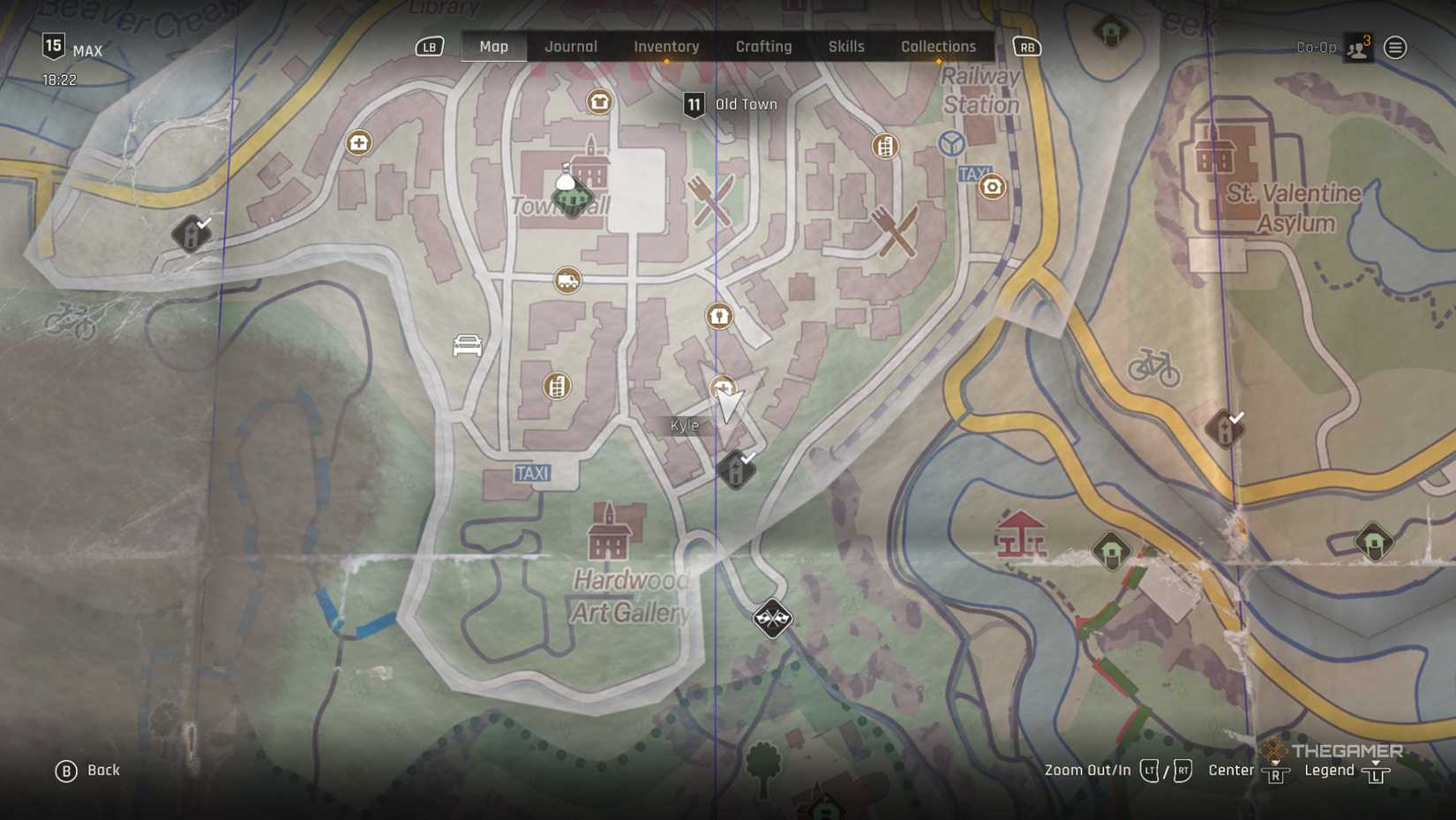Viewport: 1456px width, 820px height.
Task: Open the Co-Op players panel
Action: pos(1357,48)
